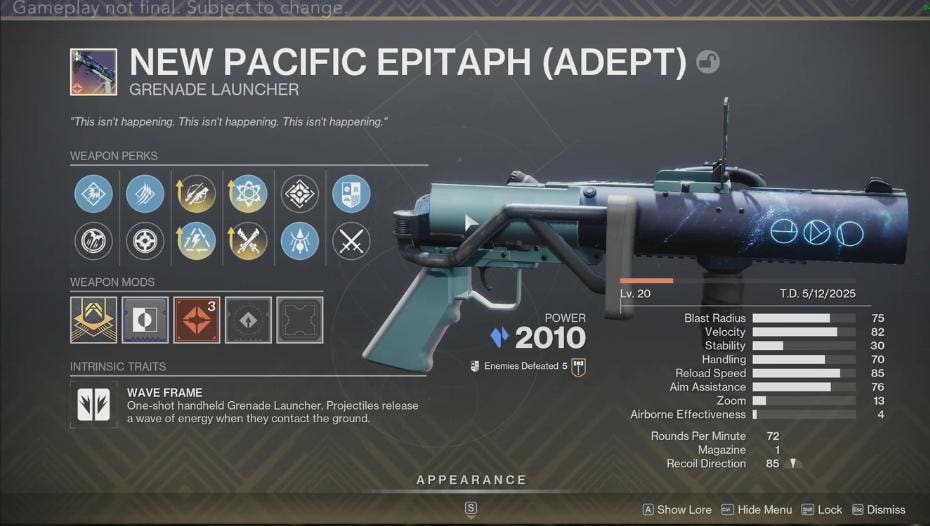Open the black-and-white shader slot
This screenshot has width=930, height=526.
click(x=145, y=319)
